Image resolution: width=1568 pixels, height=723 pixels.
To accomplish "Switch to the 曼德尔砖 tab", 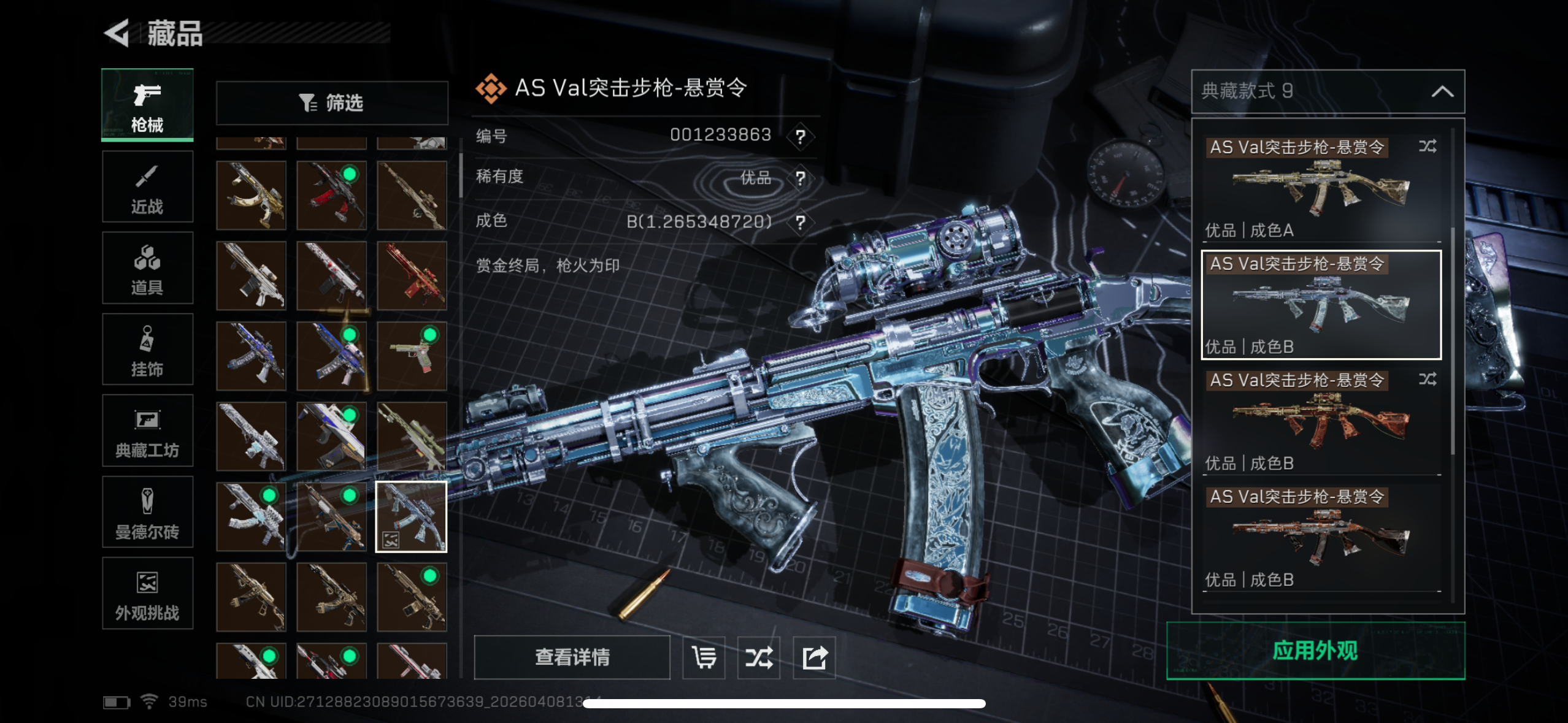I will pos(147,512).
